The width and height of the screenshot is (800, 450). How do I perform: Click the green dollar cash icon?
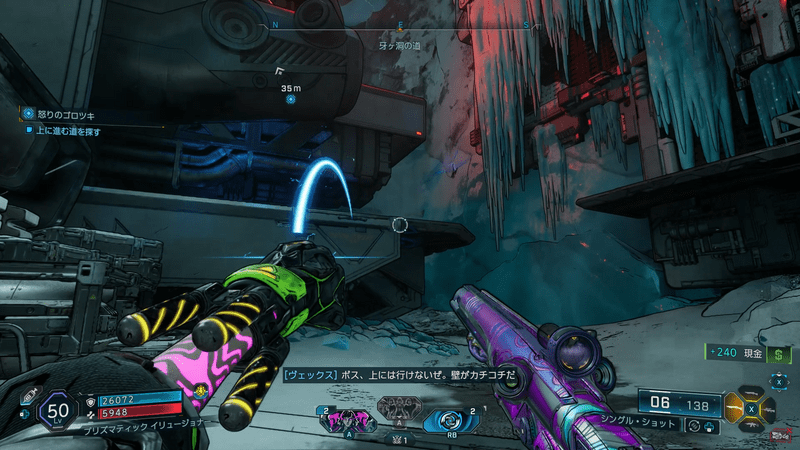pyautogui.click(x=776, y=355)
